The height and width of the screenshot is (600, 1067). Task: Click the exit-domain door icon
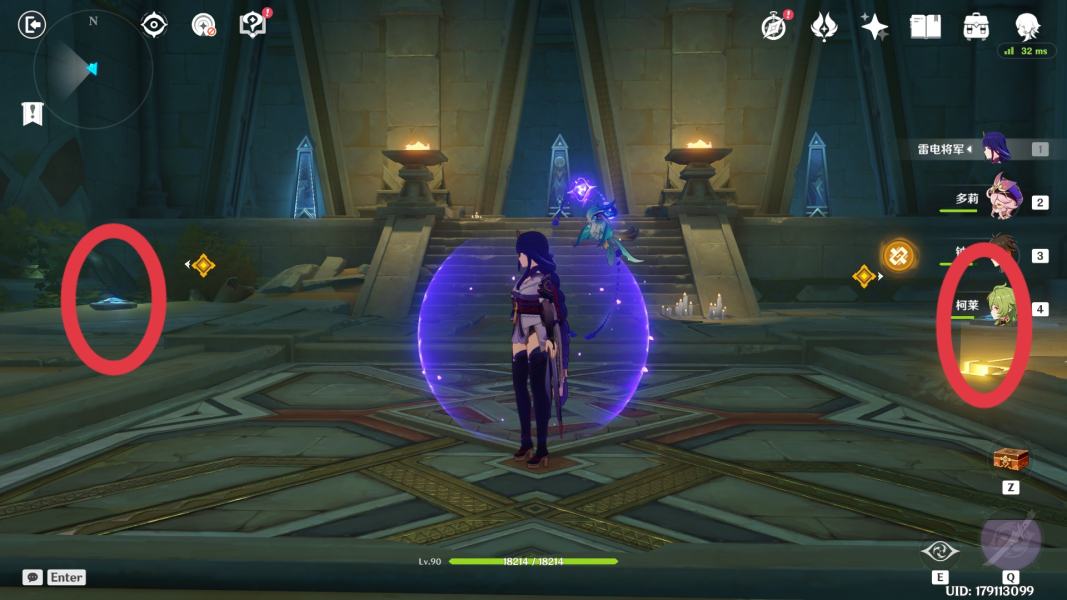pos(32,24)
